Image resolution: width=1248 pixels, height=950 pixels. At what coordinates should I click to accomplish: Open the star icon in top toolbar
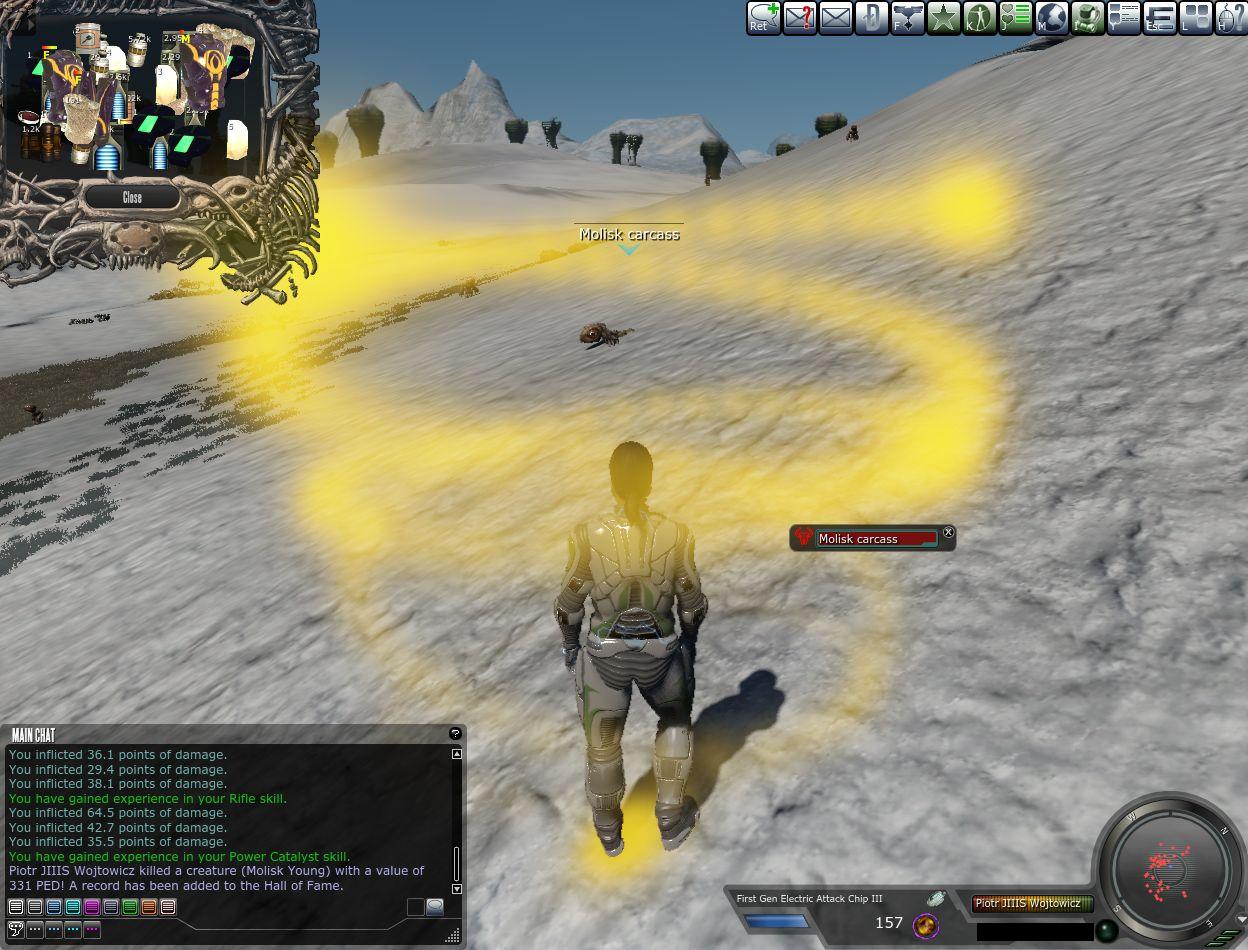click(x=943, y=18)
